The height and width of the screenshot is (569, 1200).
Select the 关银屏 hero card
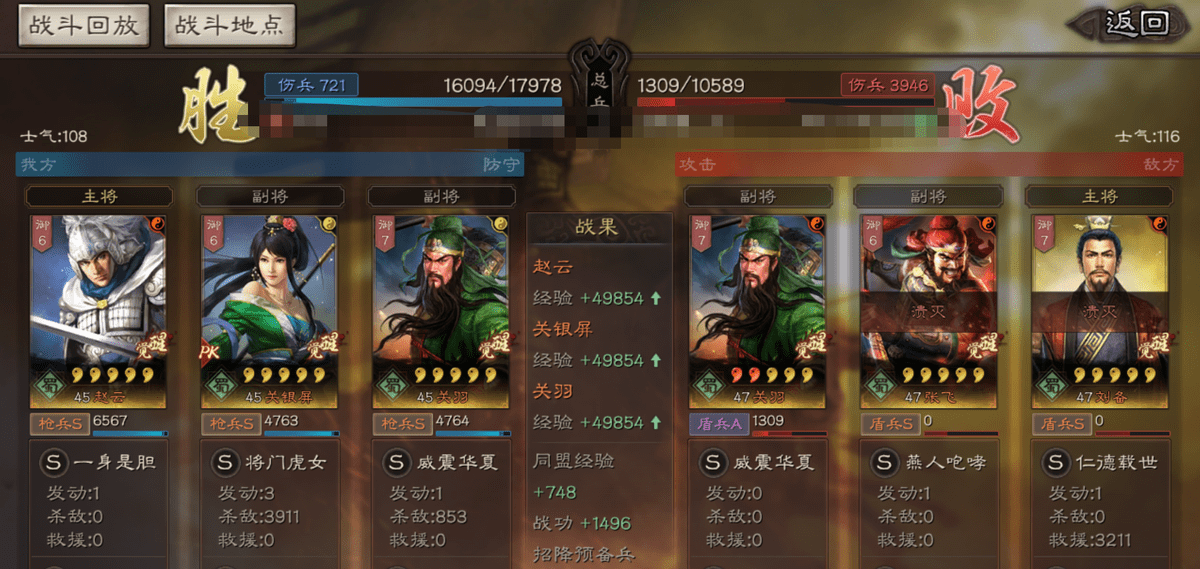click(x=270, y=310)
